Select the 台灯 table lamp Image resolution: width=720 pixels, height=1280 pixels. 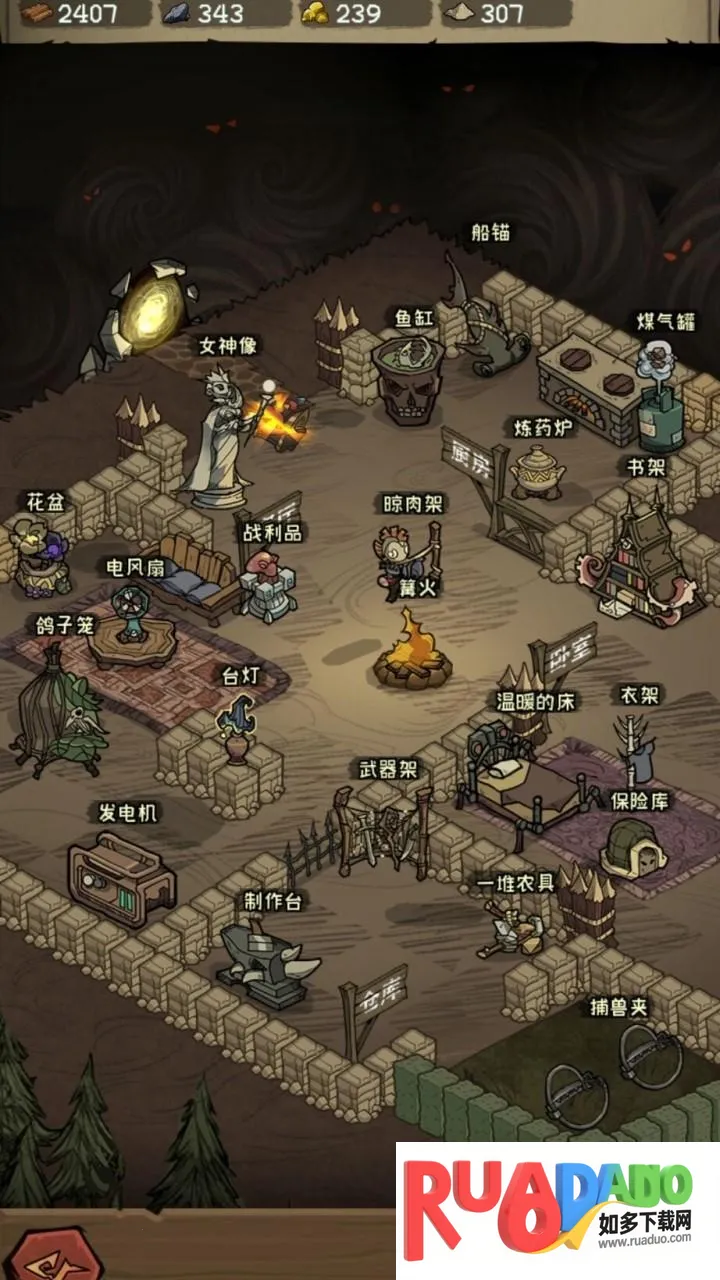(x=237, y=728)
